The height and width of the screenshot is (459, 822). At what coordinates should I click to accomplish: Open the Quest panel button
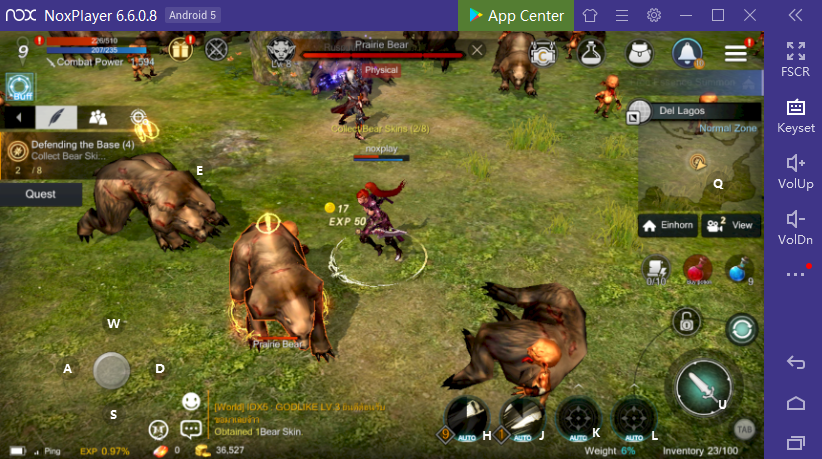click(40, 194)
